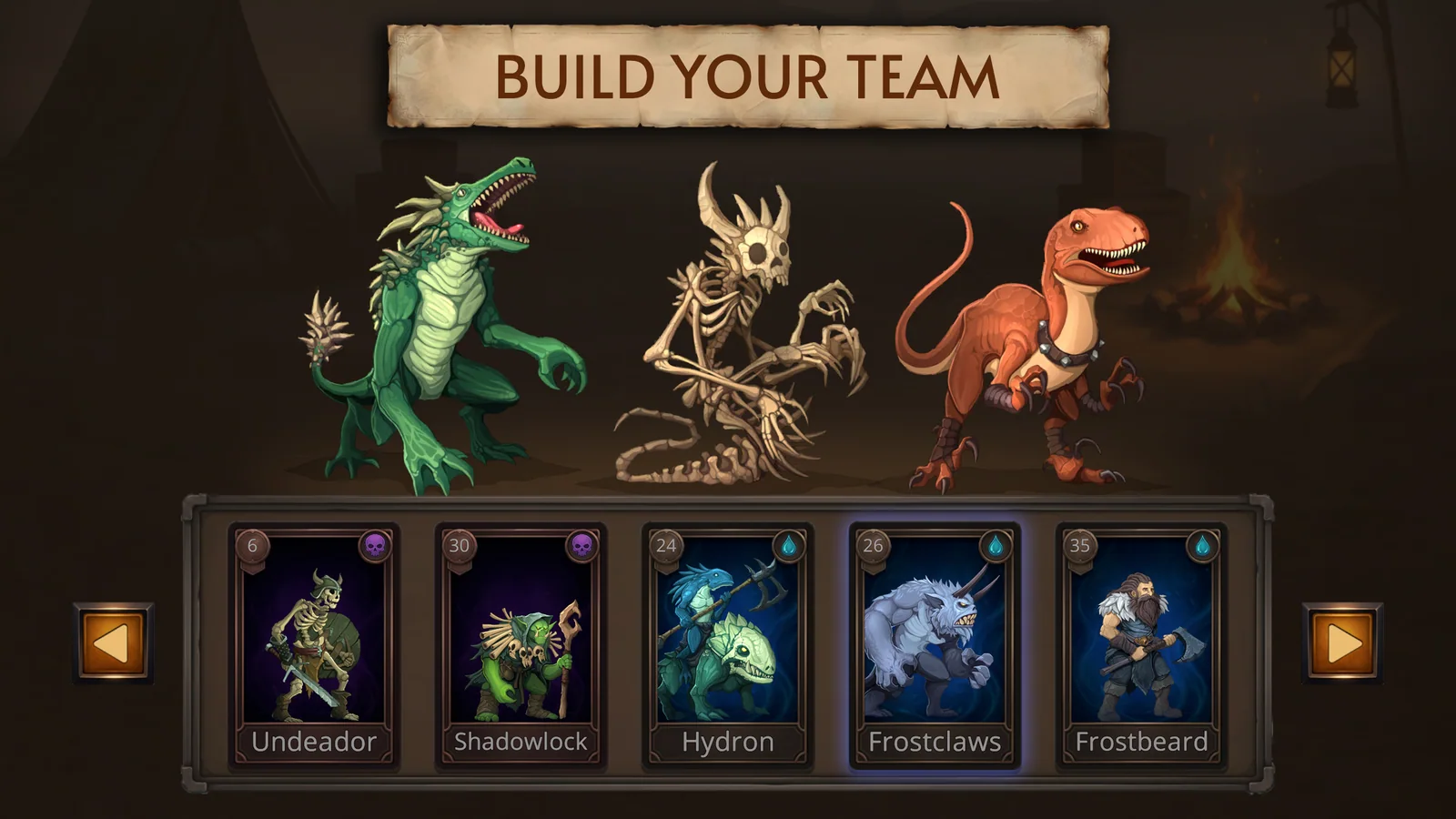The height and width of the screenshot is (819, 1456).
Task: Deselect the highlighted Frostclaws card
Action: 935,637
